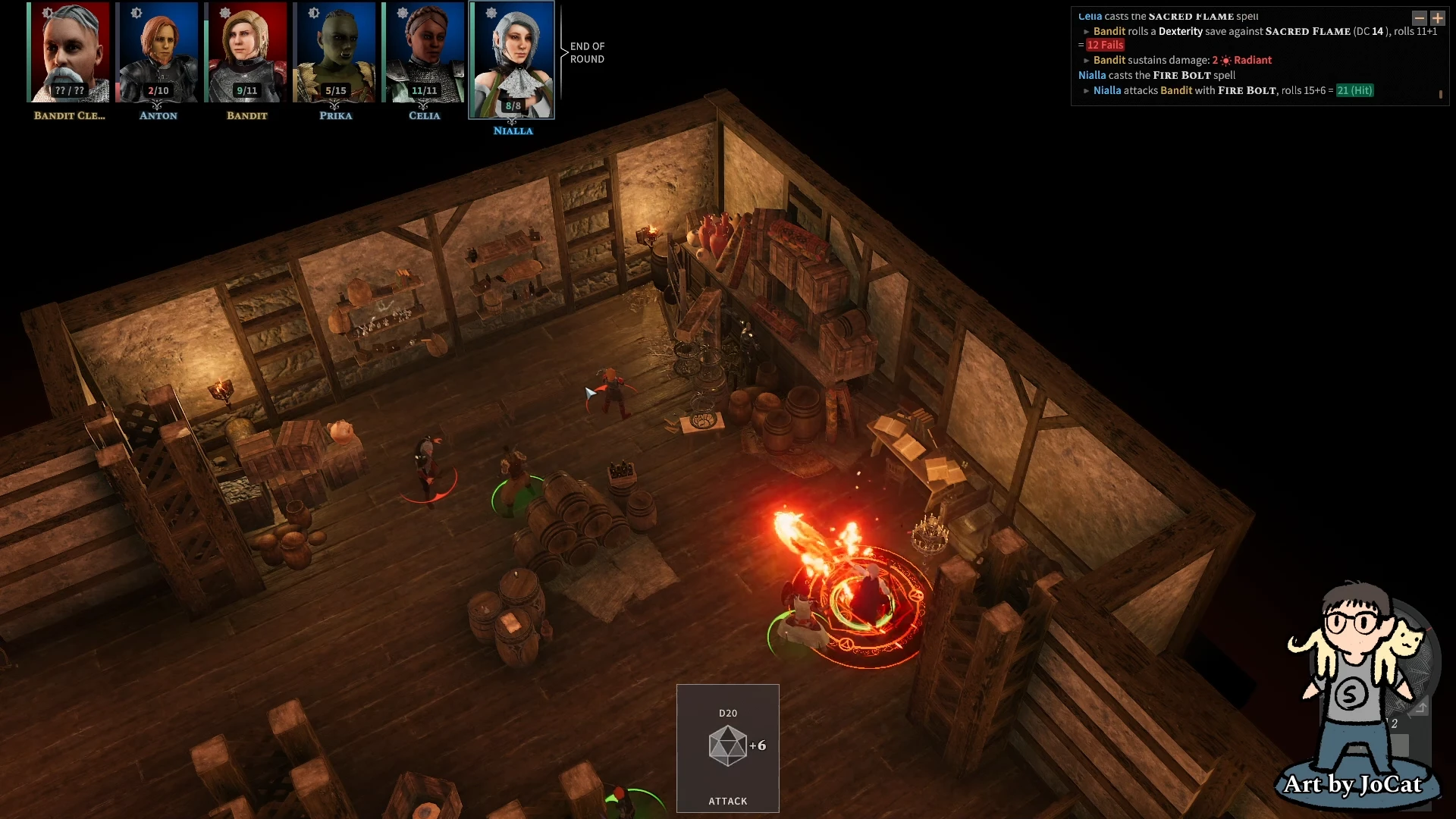Toggle Prika's turn tracker highlight
Screen dimensions: 1456x819
(x=335, y=52)
